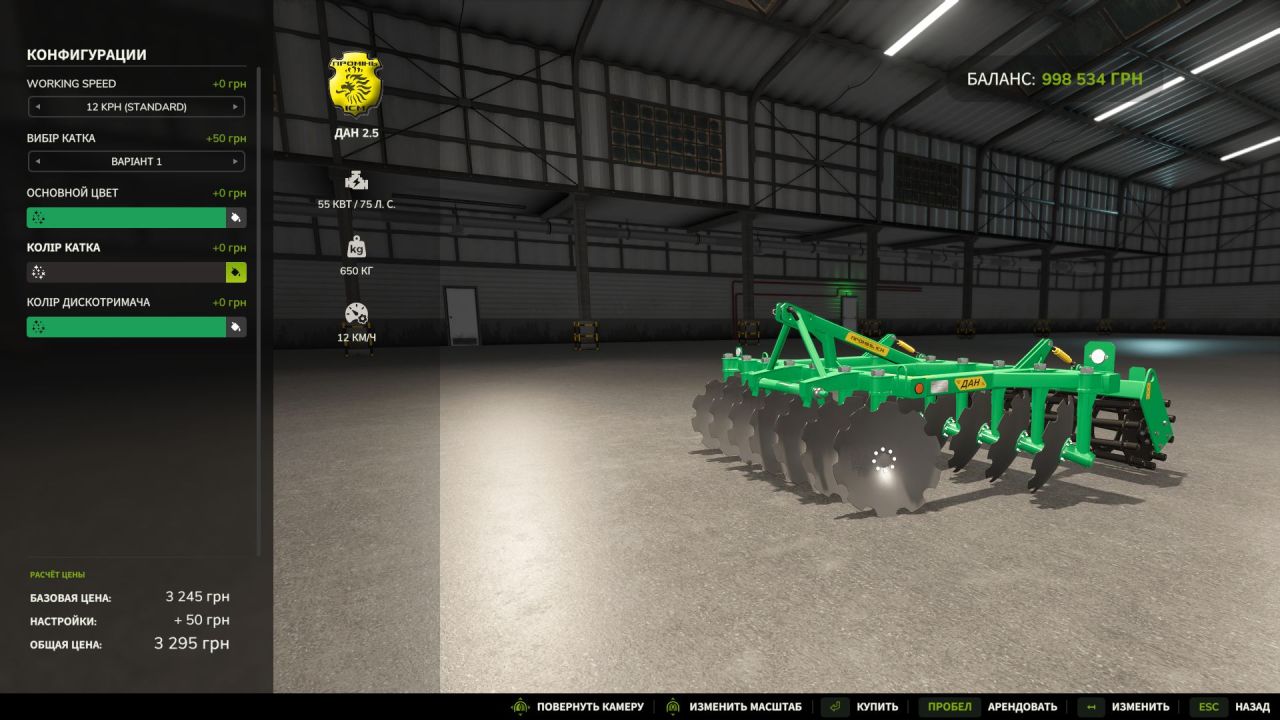Screen dimensions: 1280x720
Task: Click the weight icon labeled 650 КГ
Action: (x=355, y=246)
